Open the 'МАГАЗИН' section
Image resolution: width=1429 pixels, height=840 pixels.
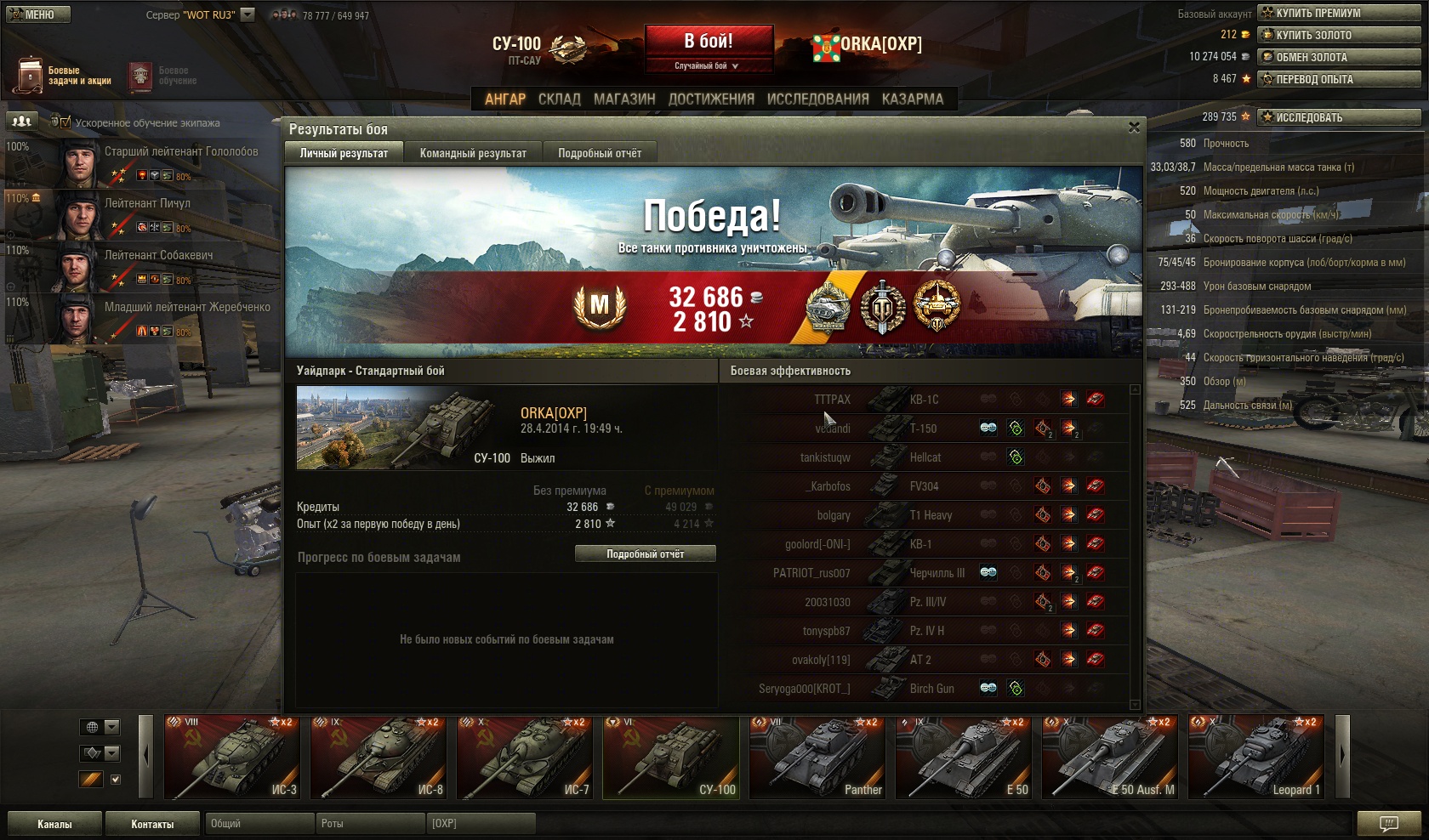point(624,99)
